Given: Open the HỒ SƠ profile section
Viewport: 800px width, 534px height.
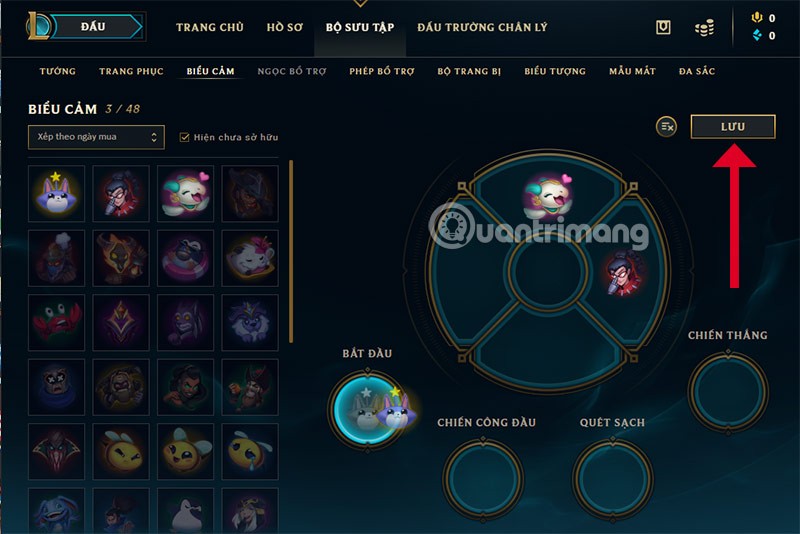Looking at the screenshot, I should tap(287, 27).
